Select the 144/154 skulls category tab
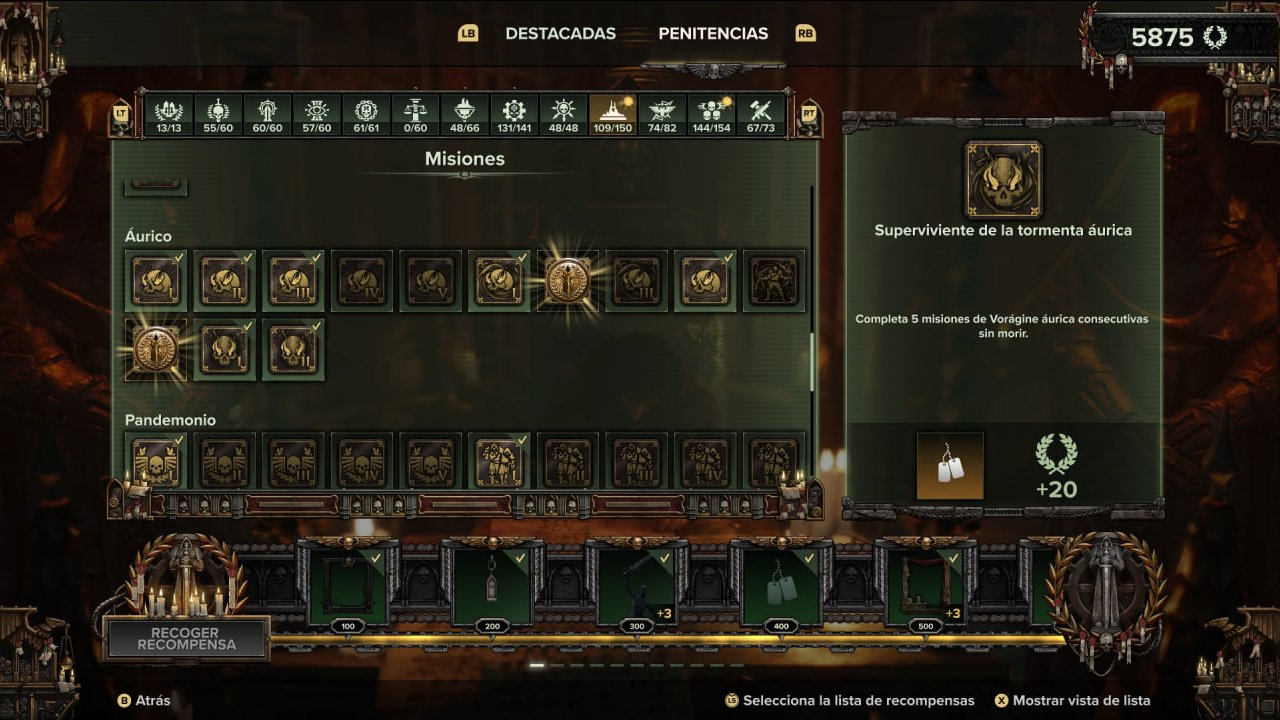The image size is (1280, 720). (x=711, y=116)
